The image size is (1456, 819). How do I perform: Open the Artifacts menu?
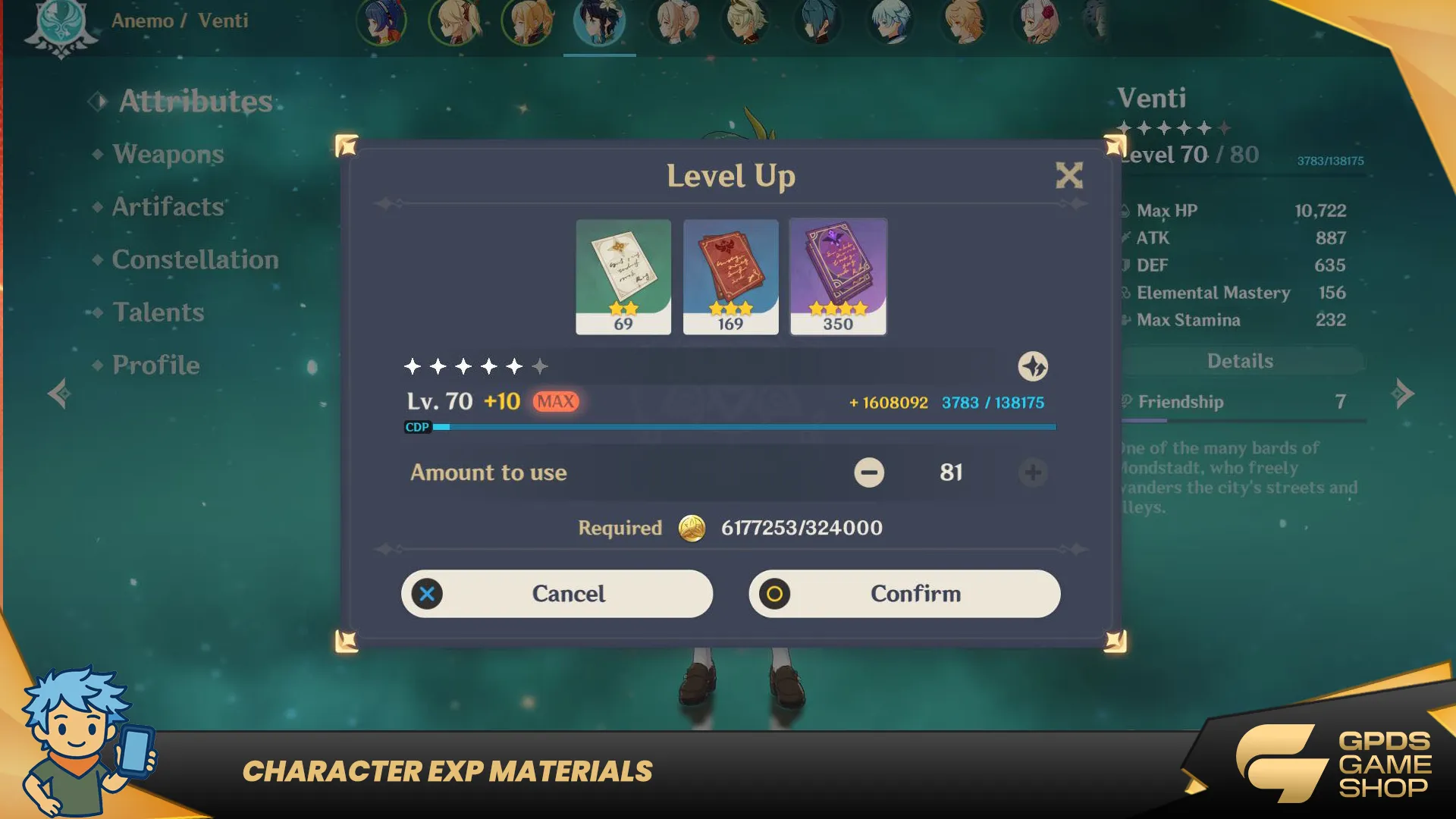[x=168, y=207]
